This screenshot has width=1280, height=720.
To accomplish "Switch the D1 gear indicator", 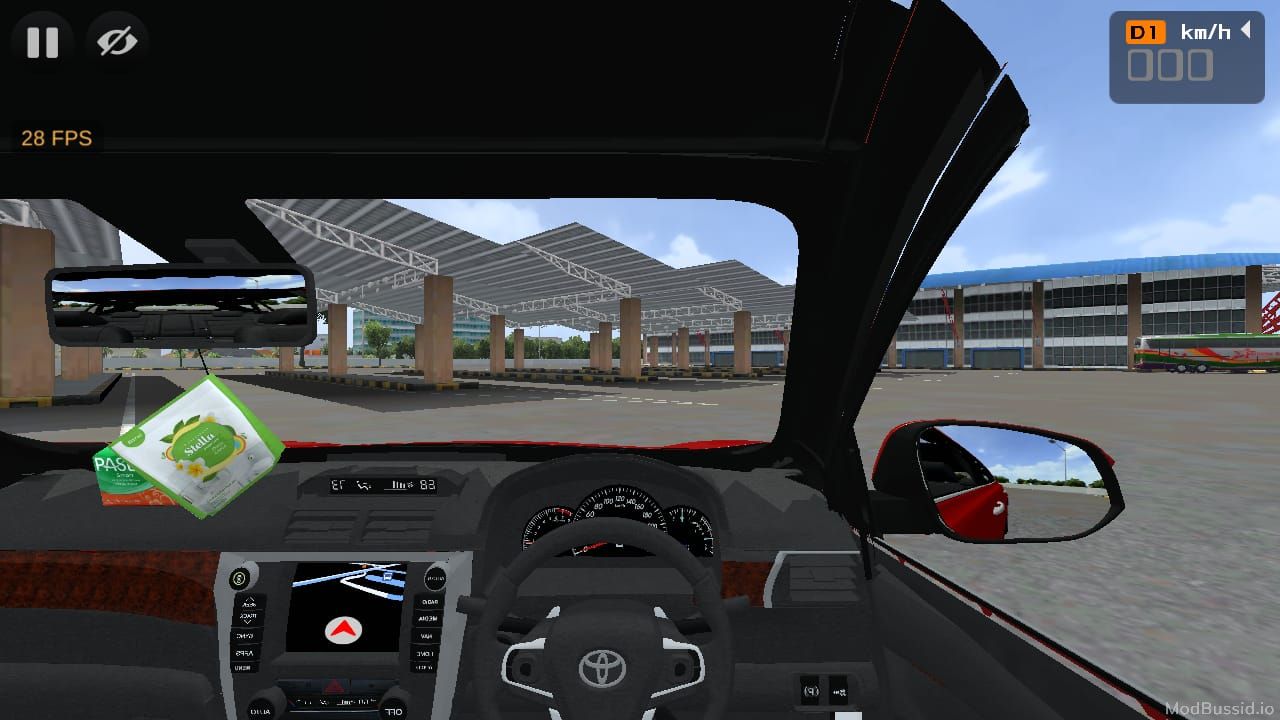I will [1143, 31].
